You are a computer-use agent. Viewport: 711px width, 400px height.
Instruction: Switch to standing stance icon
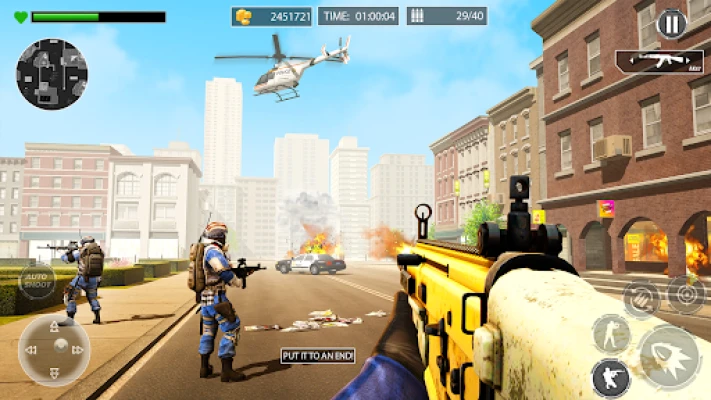(610, 333)
